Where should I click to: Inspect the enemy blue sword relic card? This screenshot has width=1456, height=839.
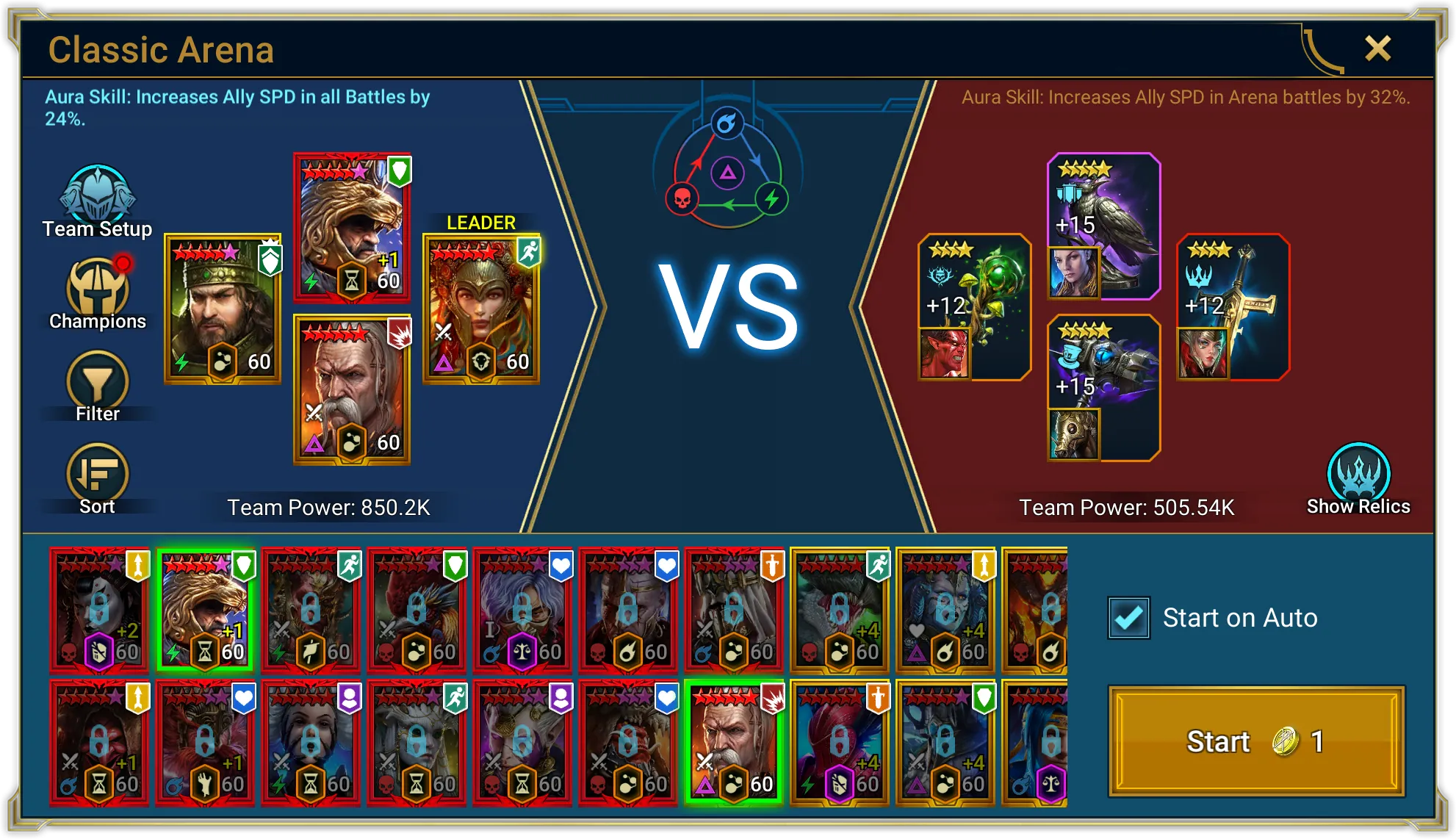[x=1233, y=307]
